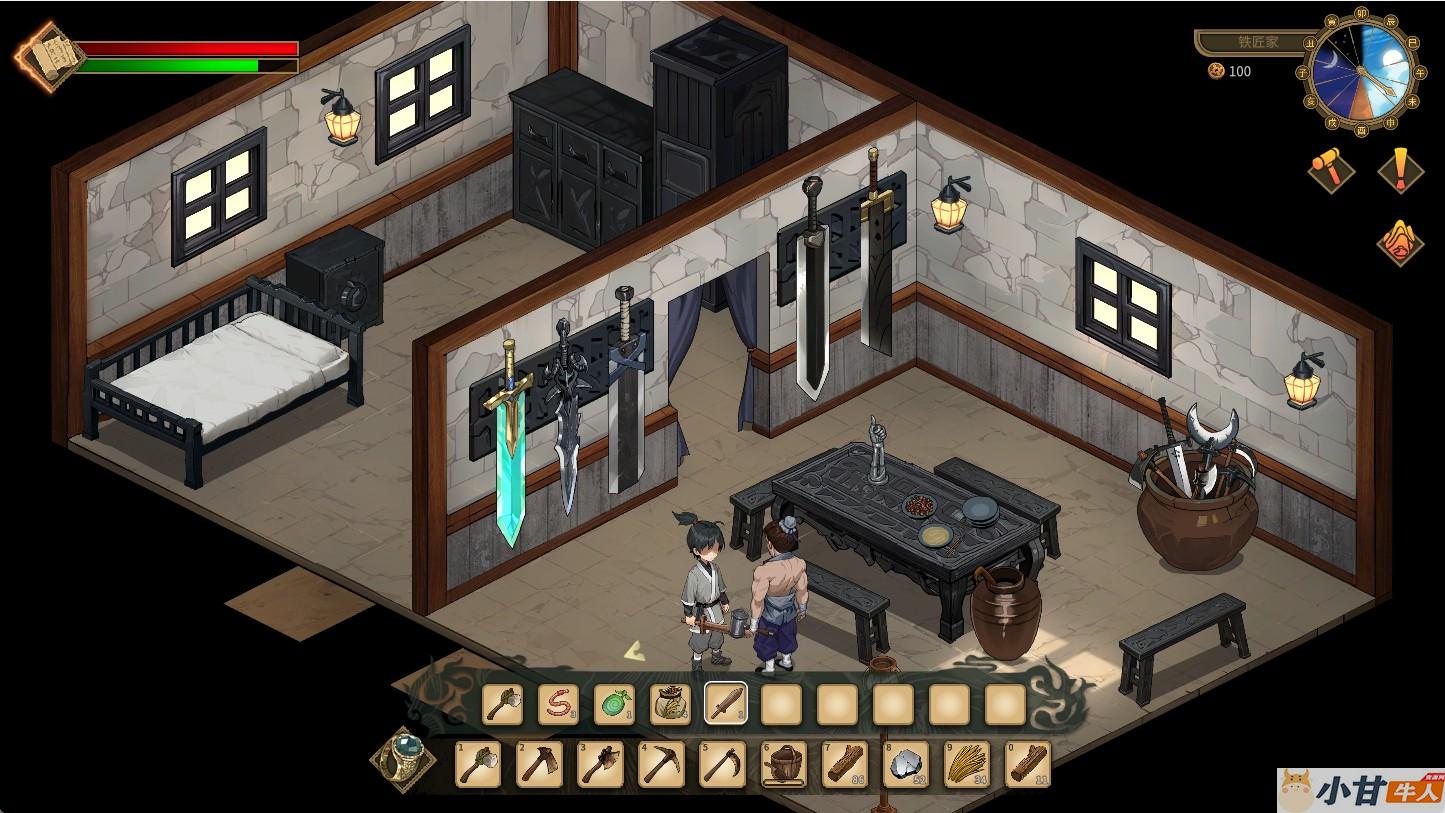Choose the wooden bucket in slot 6
Viewport: 1445px width, 813px height.
(783, 765)
